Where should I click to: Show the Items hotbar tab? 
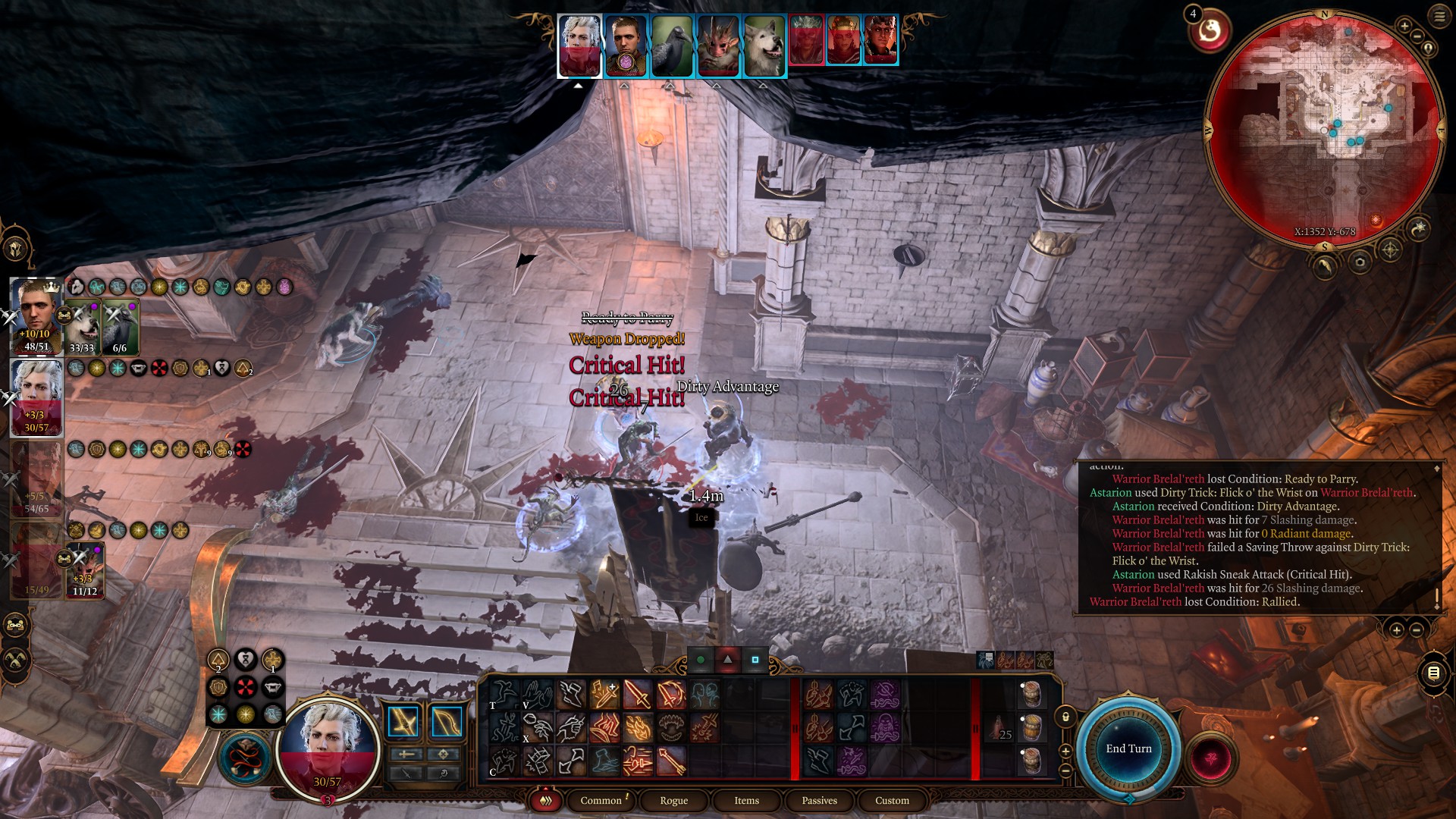tap(746, 800)
